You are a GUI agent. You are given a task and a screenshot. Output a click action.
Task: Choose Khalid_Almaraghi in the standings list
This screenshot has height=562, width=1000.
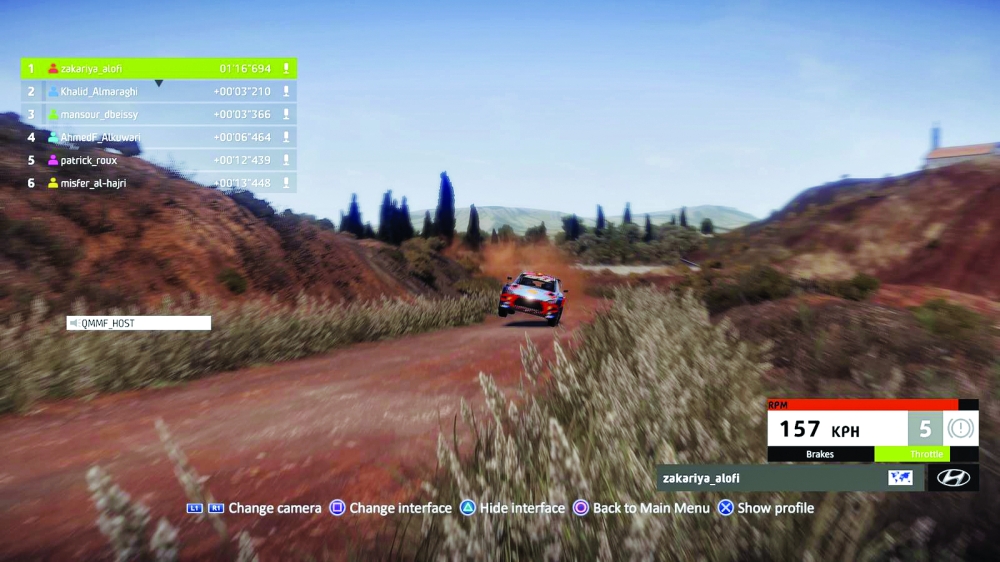(160, 92)
